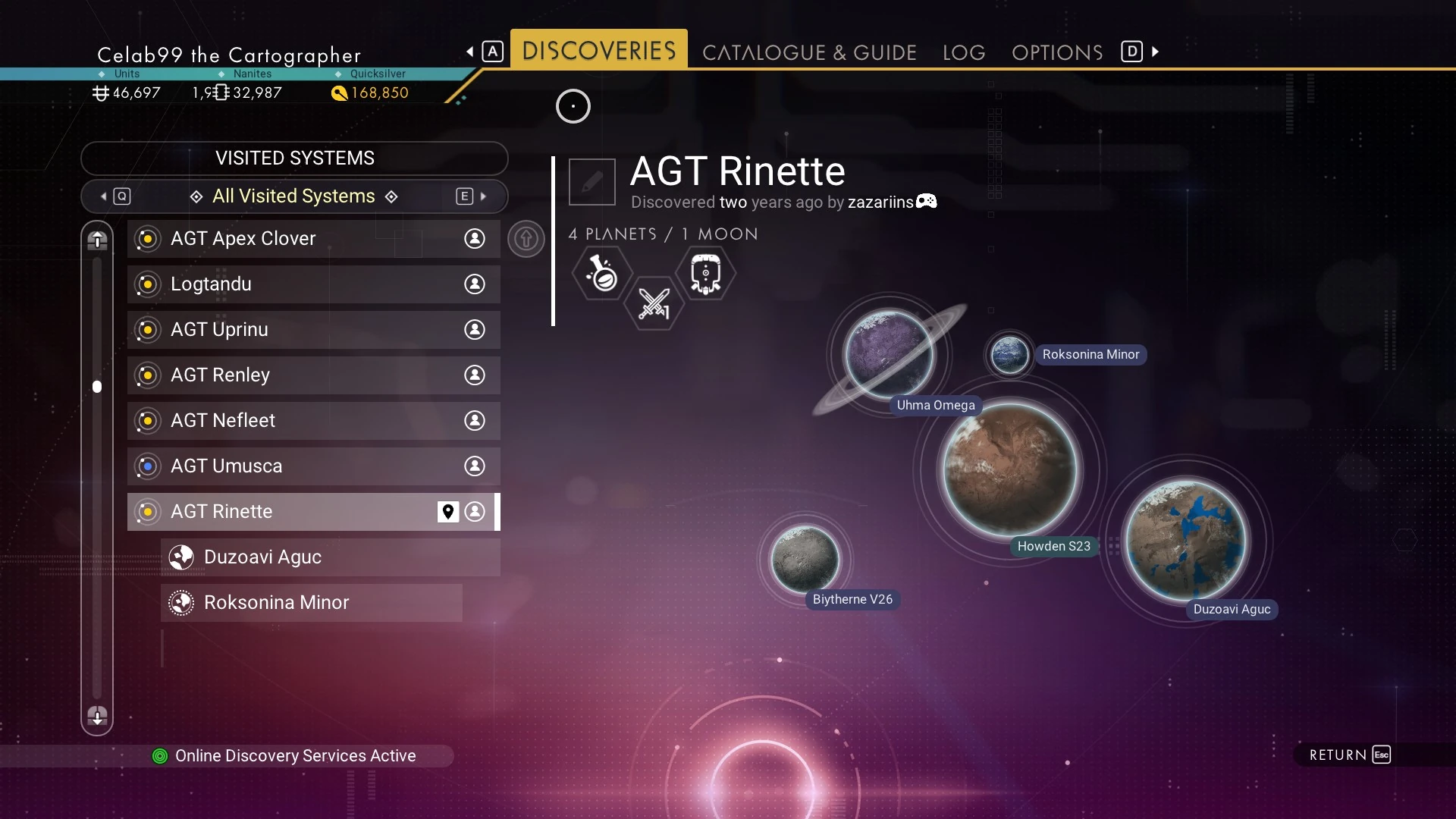Screen dimensions: 1456x819
Task: Select AGT Uprinu in the list
Action: coord(312,330)
